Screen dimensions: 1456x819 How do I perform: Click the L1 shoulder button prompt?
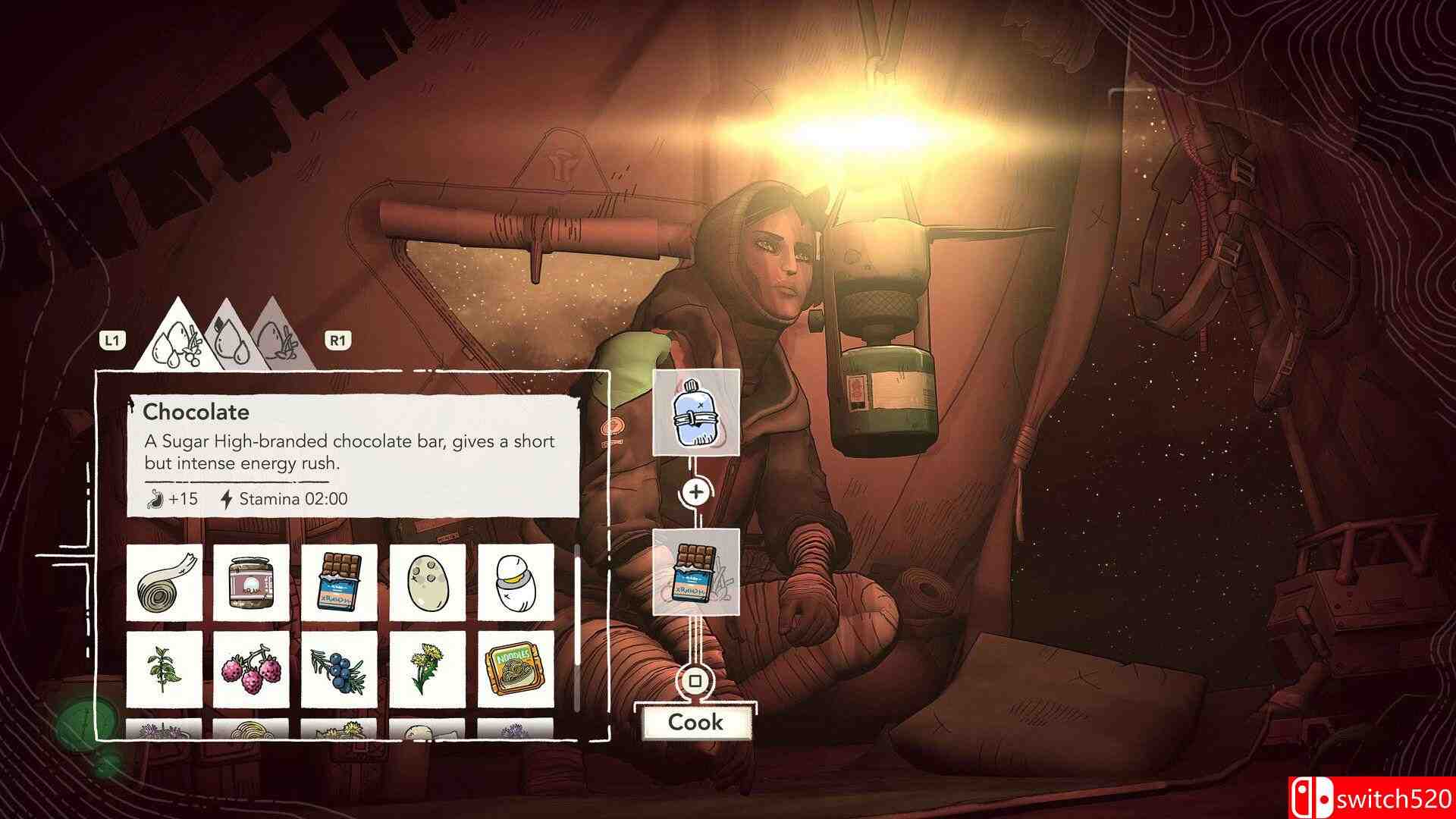pos(112,340)
